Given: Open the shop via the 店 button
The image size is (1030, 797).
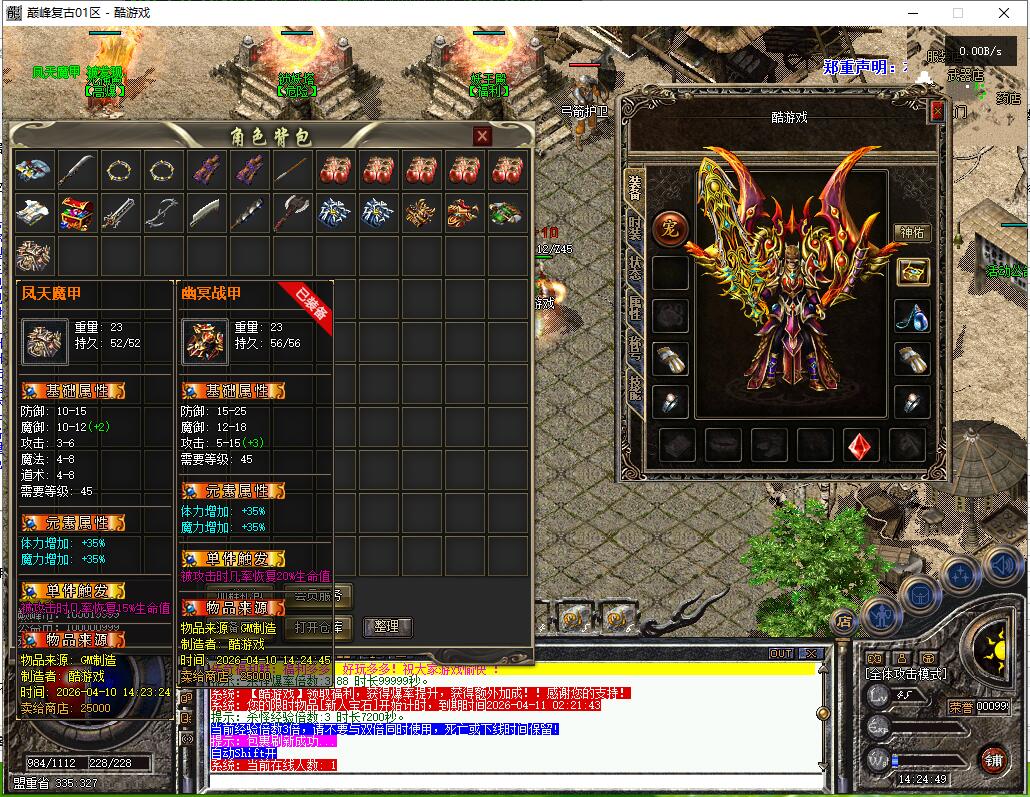Looking at the screenshot, I should (844, 621).
